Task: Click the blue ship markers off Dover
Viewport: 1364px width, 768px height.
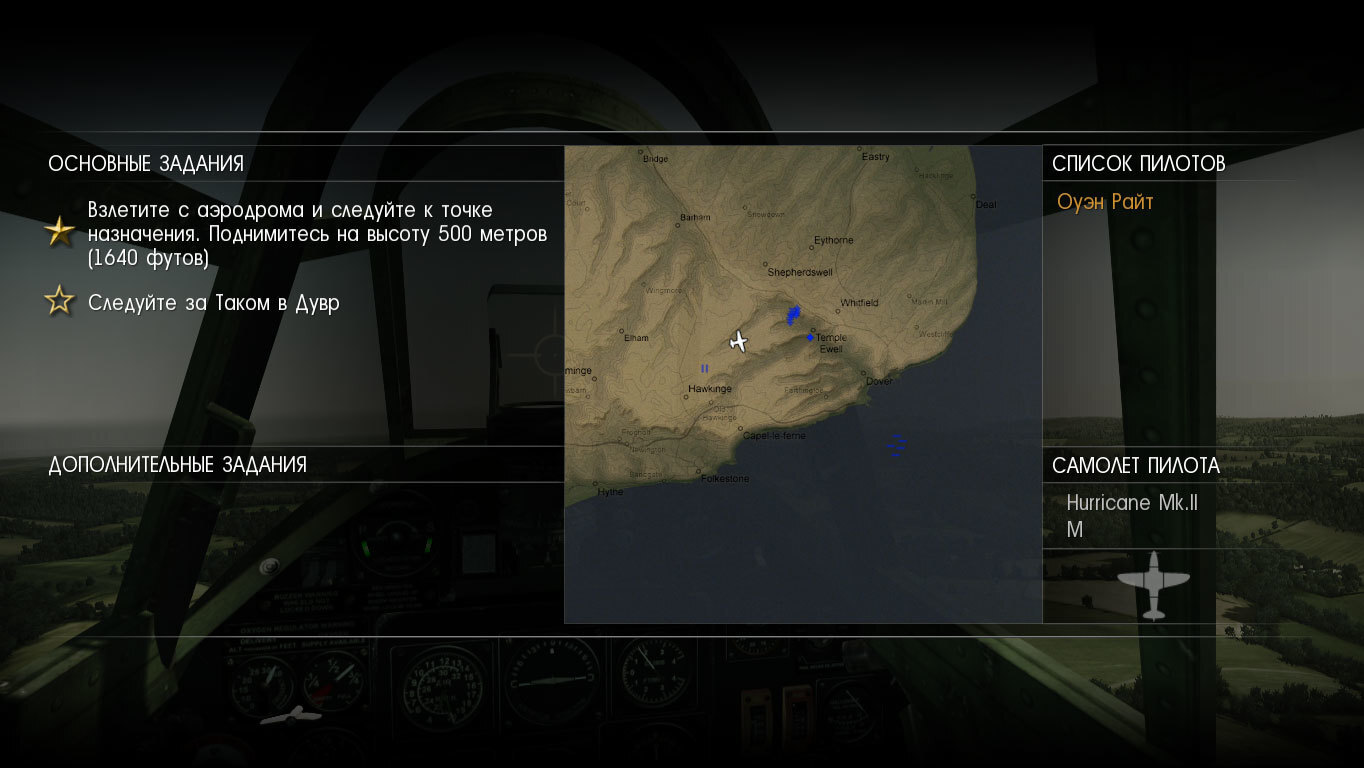Action: (x=897, y=445)
